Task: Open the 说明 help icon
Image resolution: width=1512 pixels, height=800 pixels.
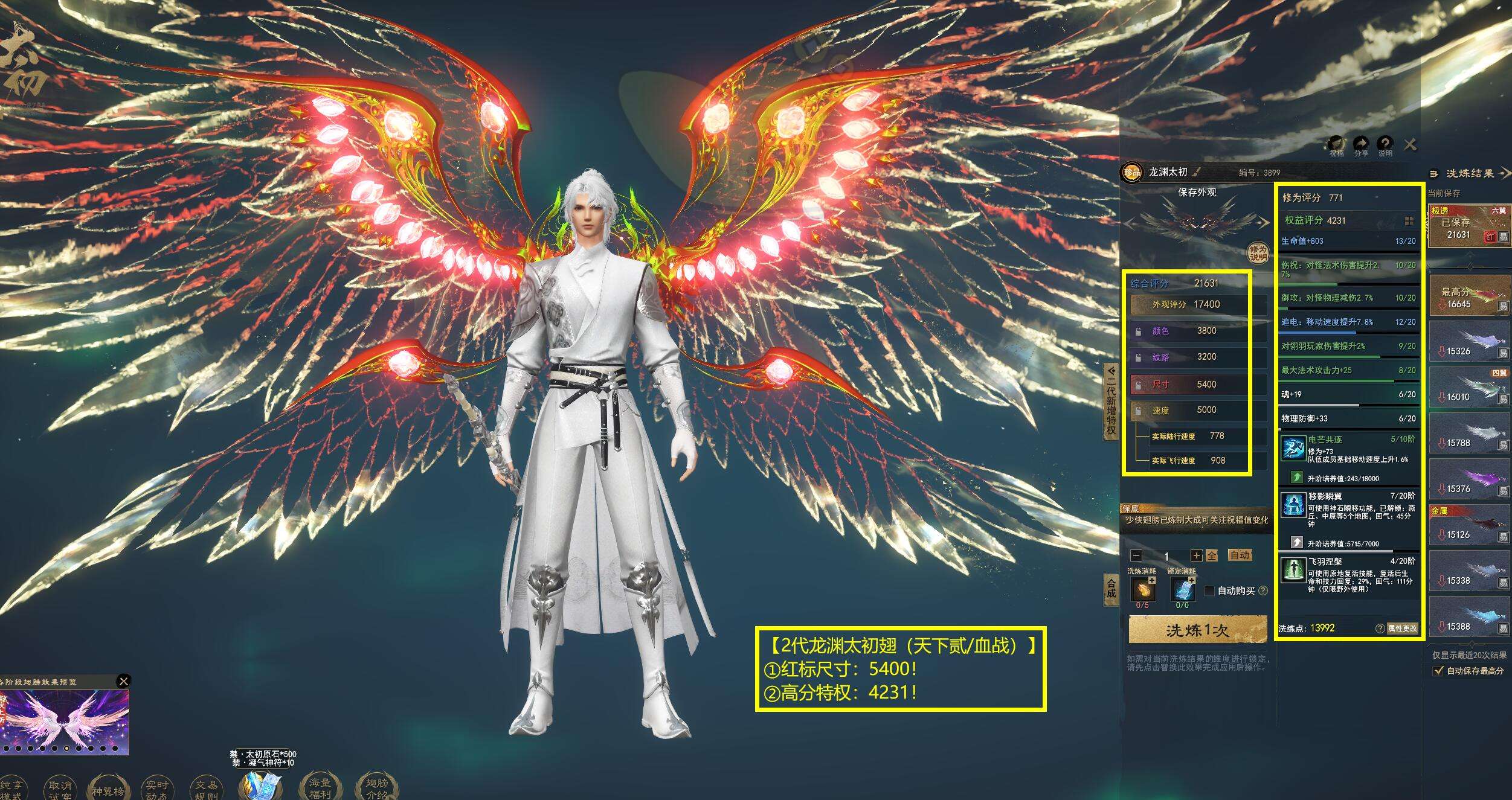Action: coord(1385,145)
